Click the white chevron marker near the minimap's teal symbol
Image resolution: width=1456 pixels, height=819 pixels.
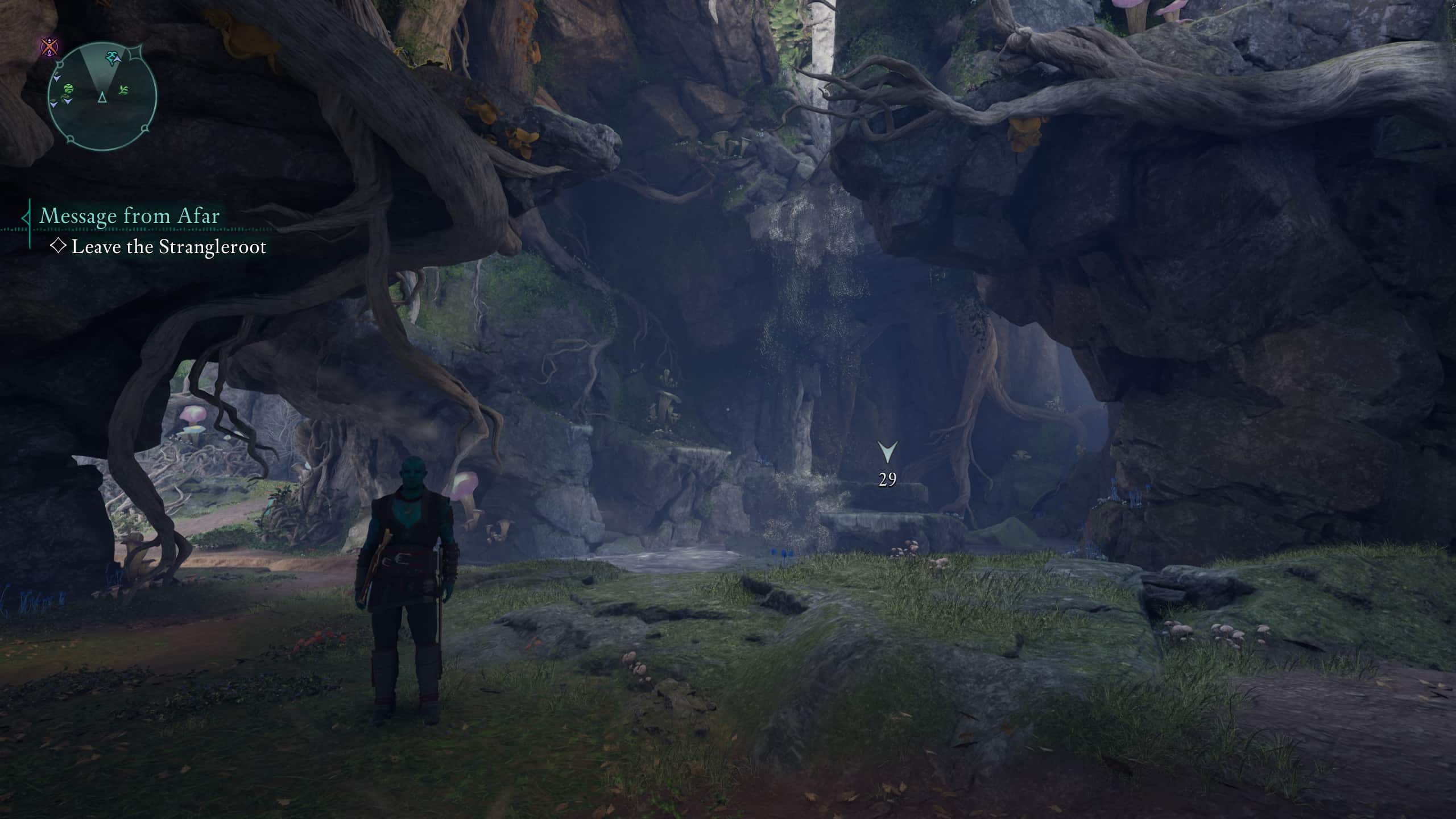tap(118, 59)
